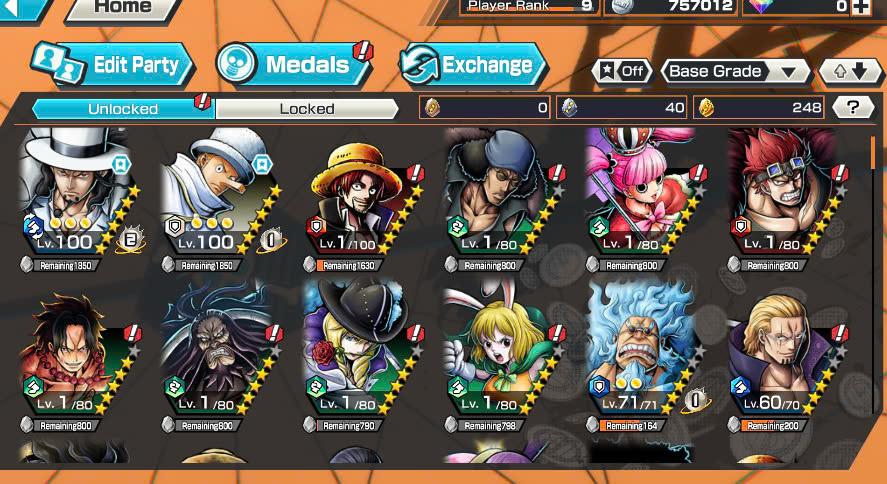Open the Exchange menu

472,65
